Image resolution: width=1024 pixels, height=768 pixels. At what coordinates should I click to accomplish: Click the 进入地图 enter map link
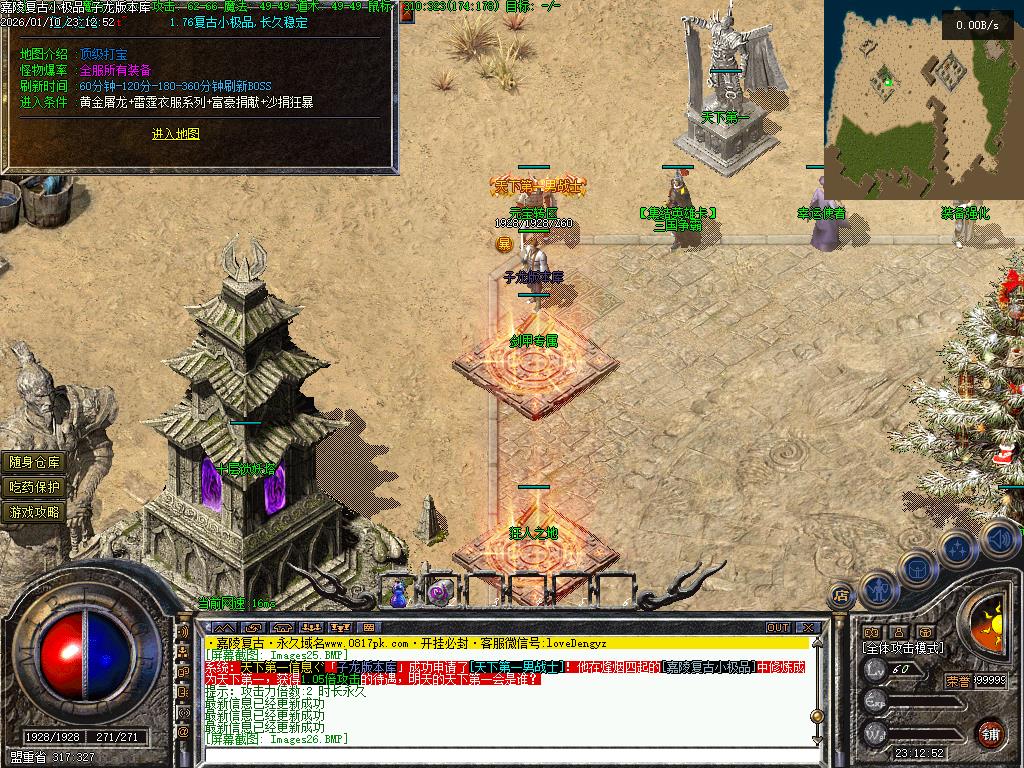176,134
